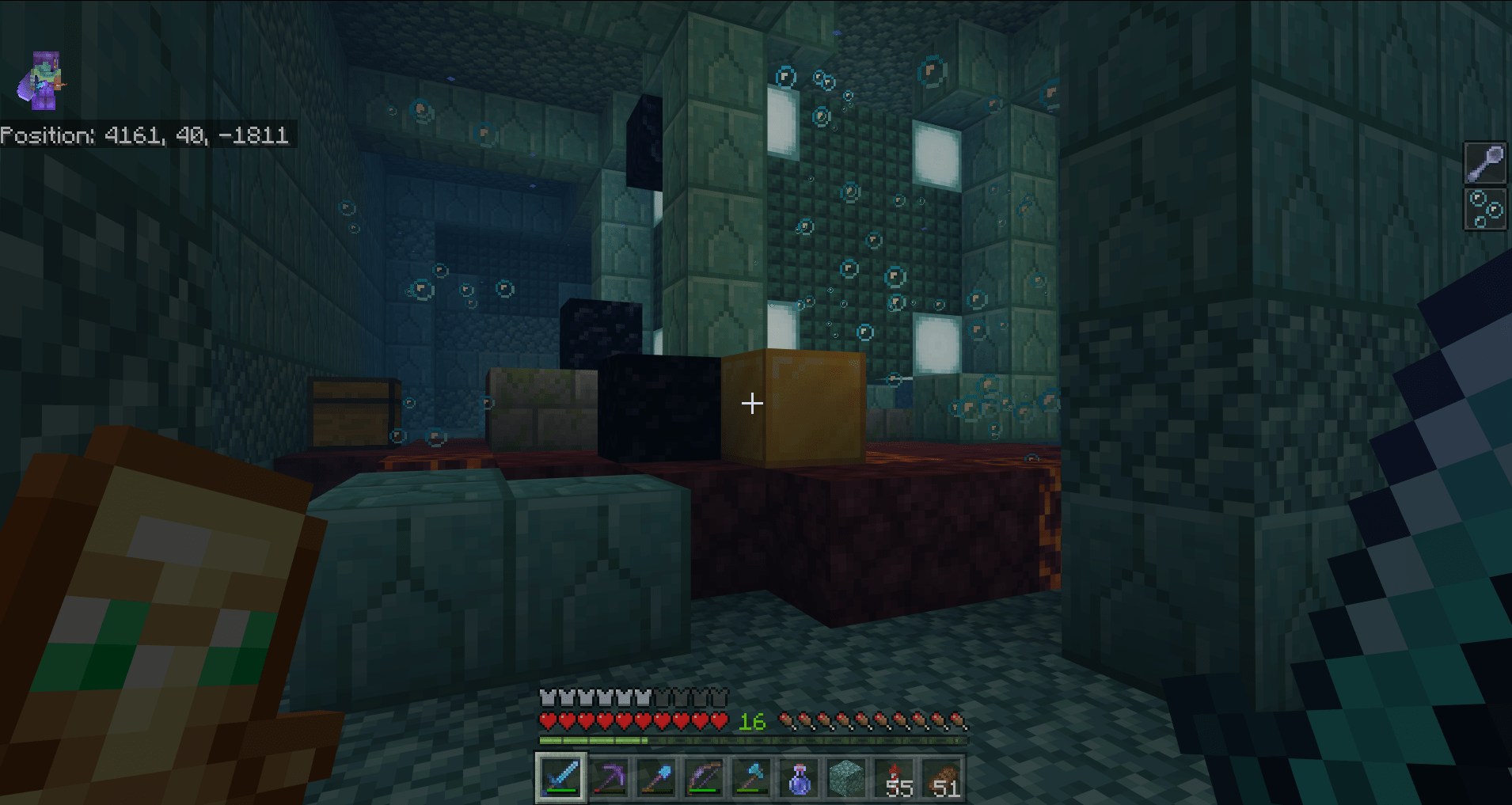
Task: Click the first armor chestplate indicator
Action: pos(548,697)
